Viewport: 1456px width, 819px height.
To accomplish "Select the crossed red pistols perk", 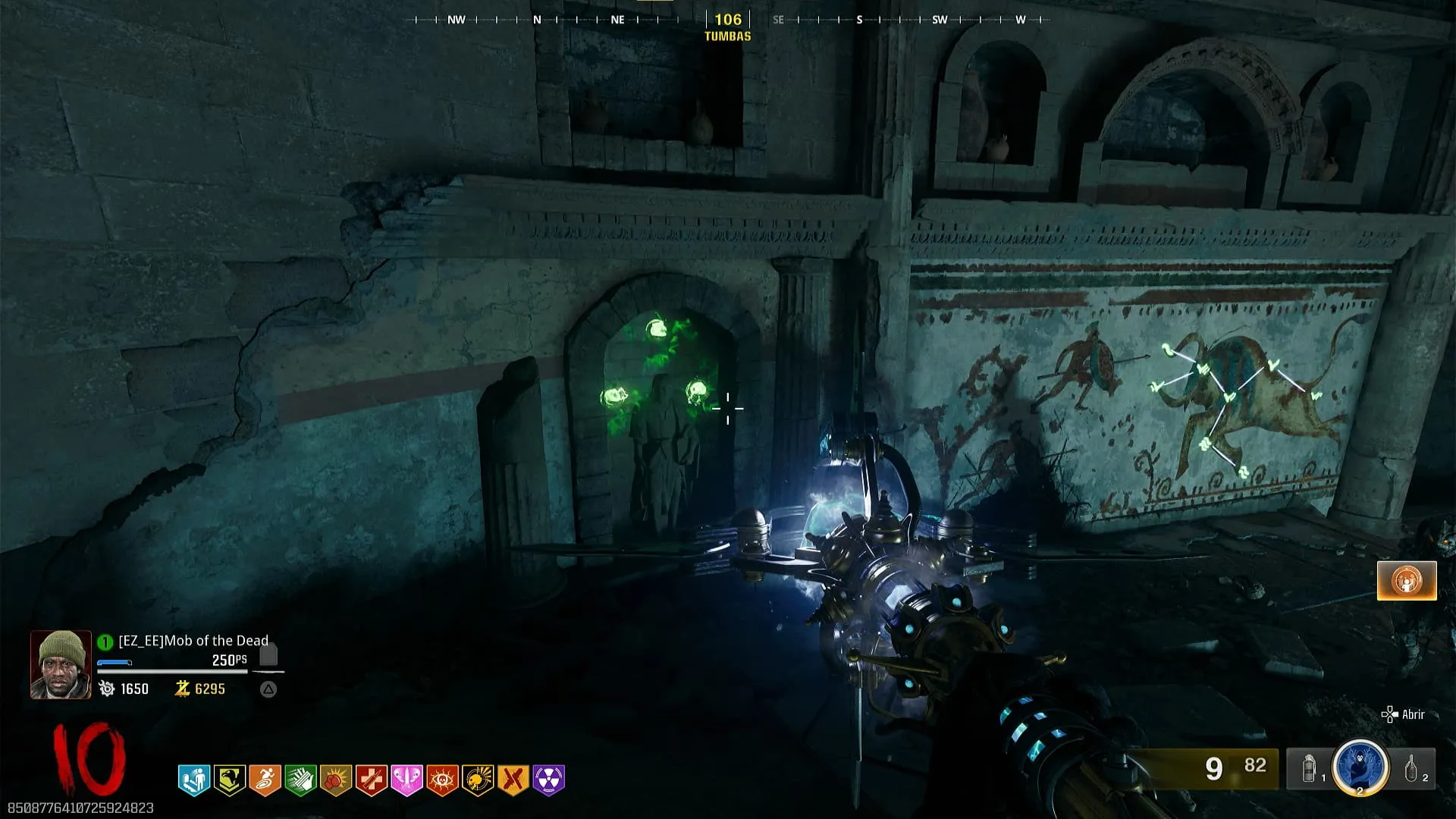I will tap(513, 780).
